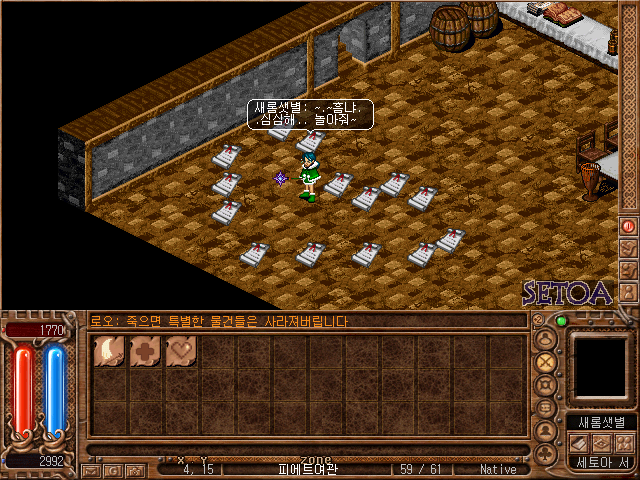Click the top round head-shaped button
The image size is (640, 480).
(x=546, y=338)
